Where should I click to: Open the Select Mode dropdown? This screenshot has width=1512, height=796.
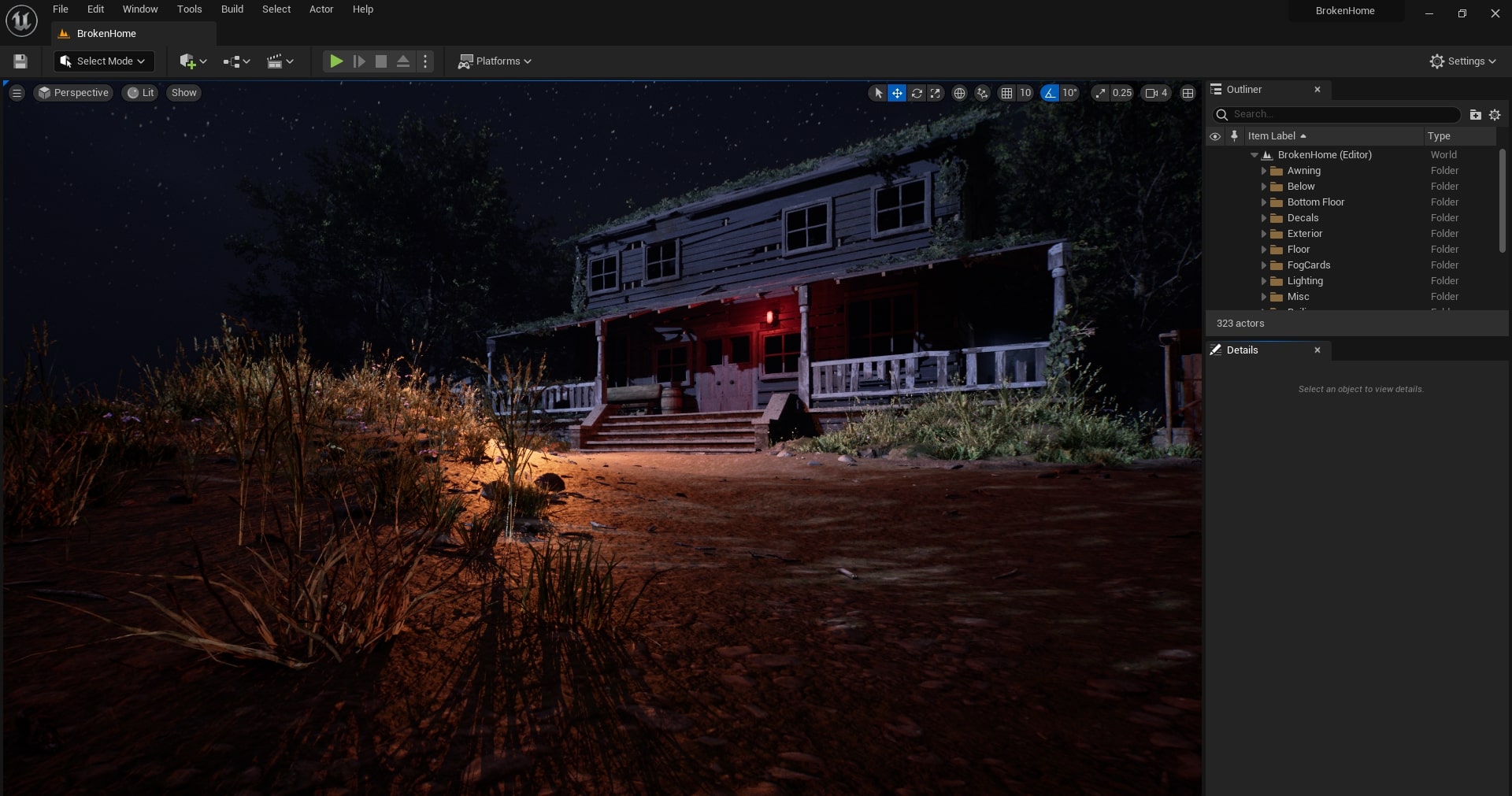coord(104,61)
